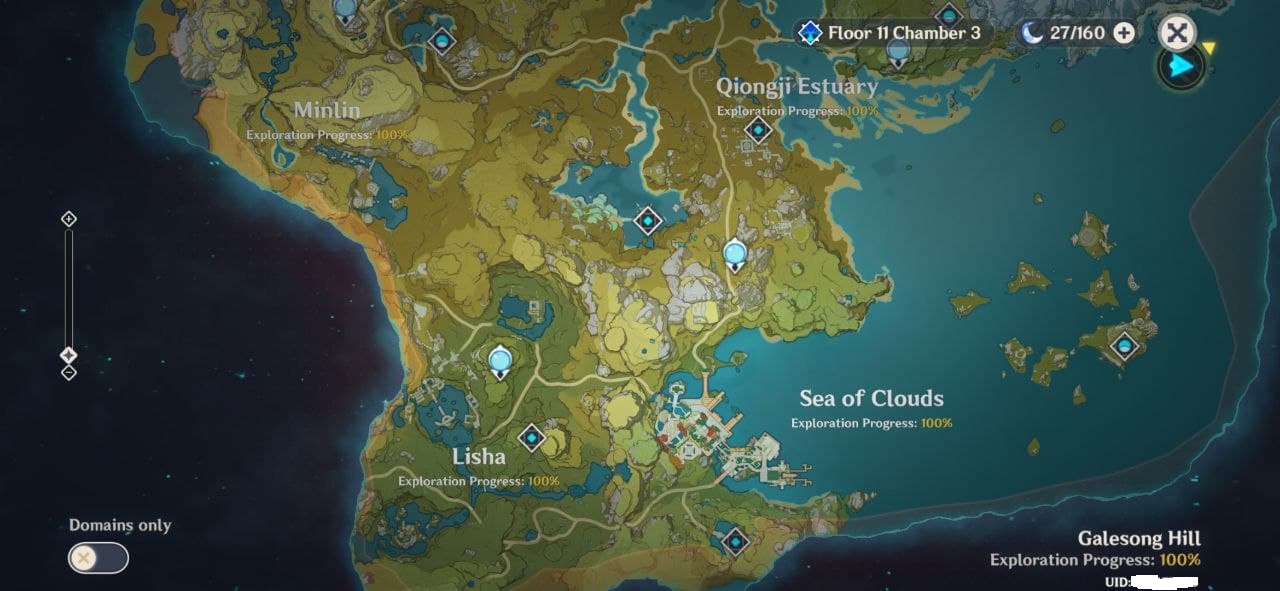
Task: Click the diamond handle on the zoom slider
Action: (x=68, y=355)
